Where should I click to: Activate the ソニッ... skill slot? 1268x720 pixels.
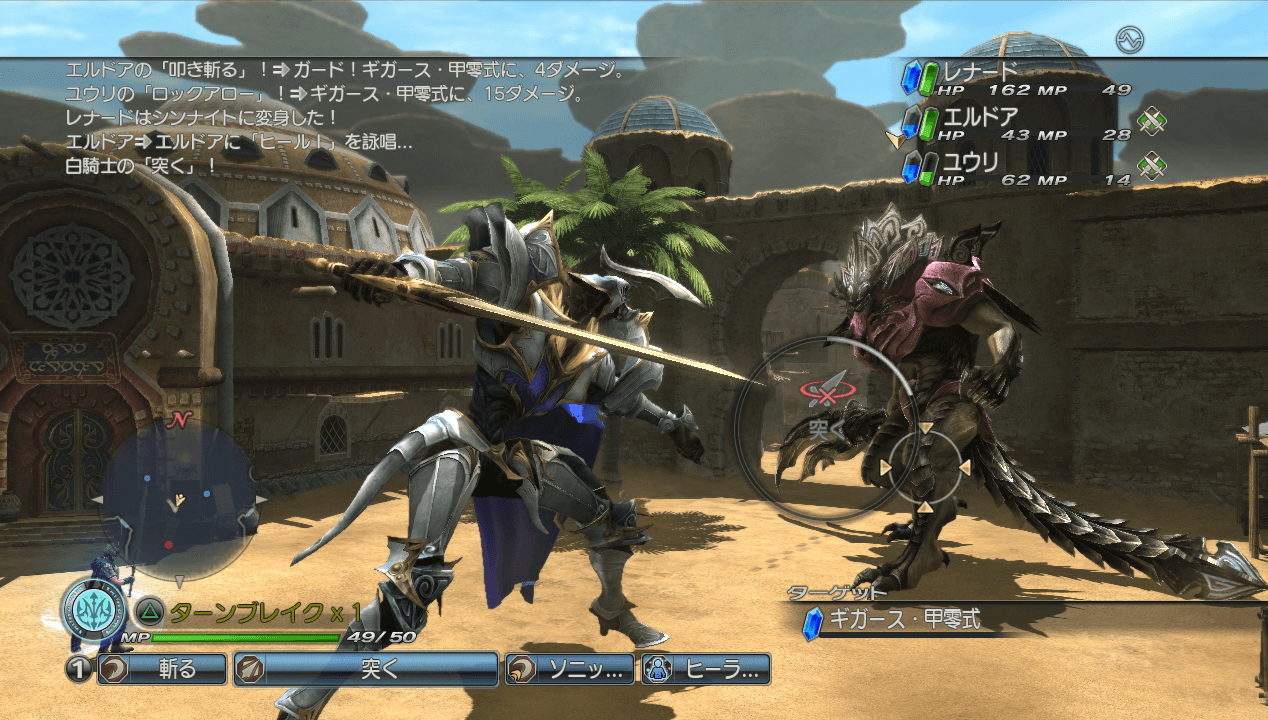(570, 669)
